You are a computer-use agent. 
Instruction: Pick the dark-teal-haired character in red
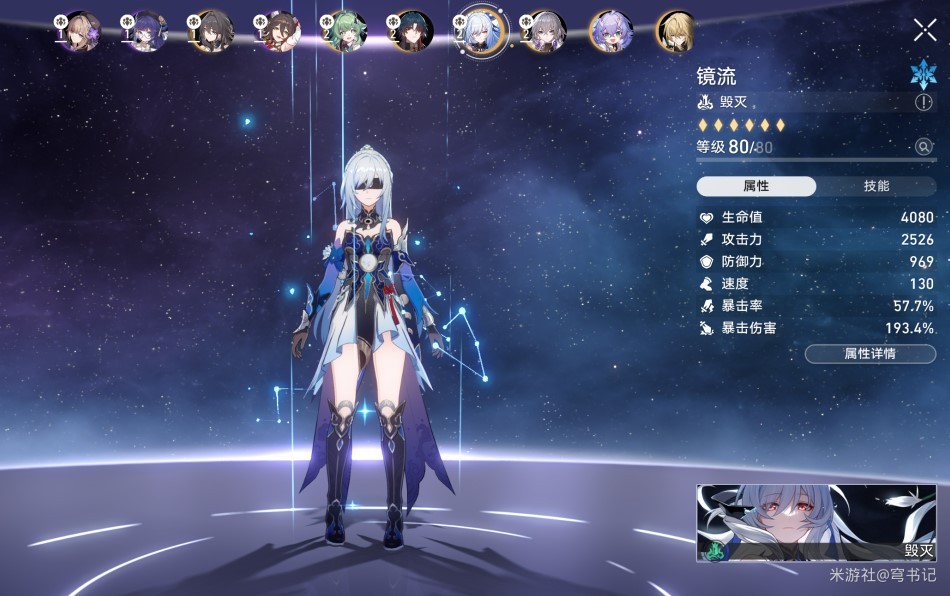point(413,31)
